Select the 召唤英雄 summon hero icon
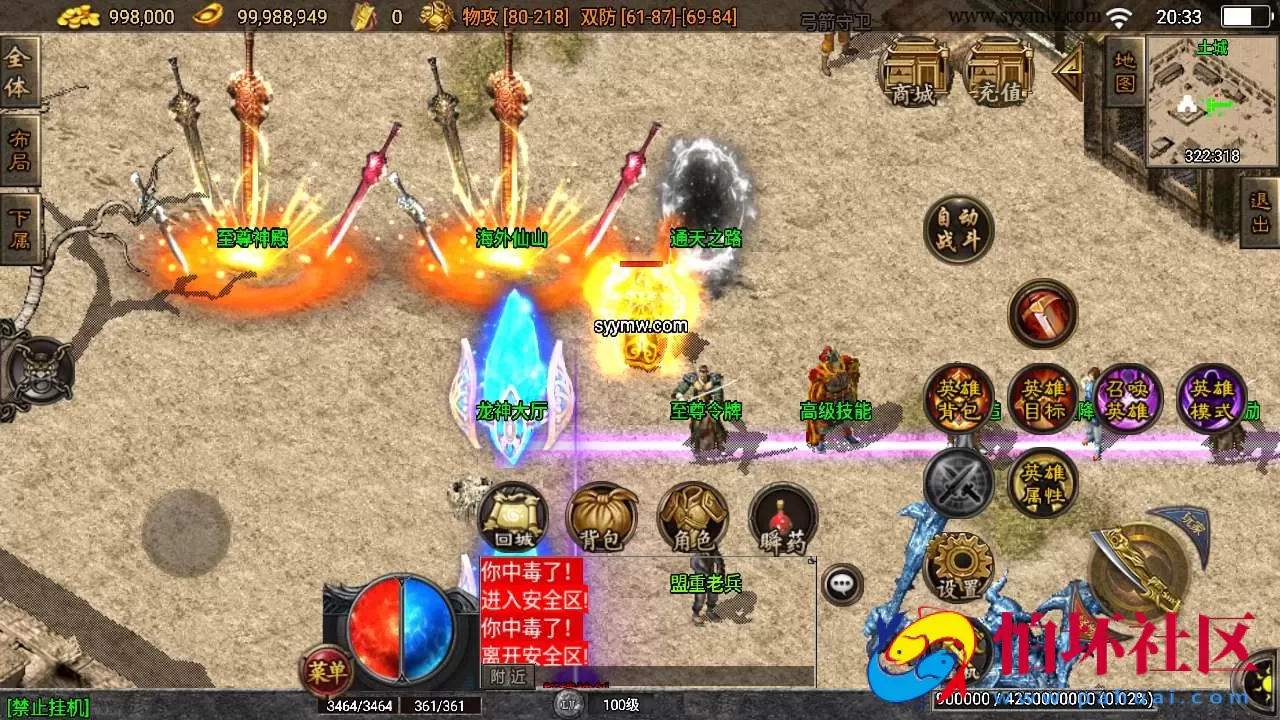1280x720 pixels. click(1127, 398)
